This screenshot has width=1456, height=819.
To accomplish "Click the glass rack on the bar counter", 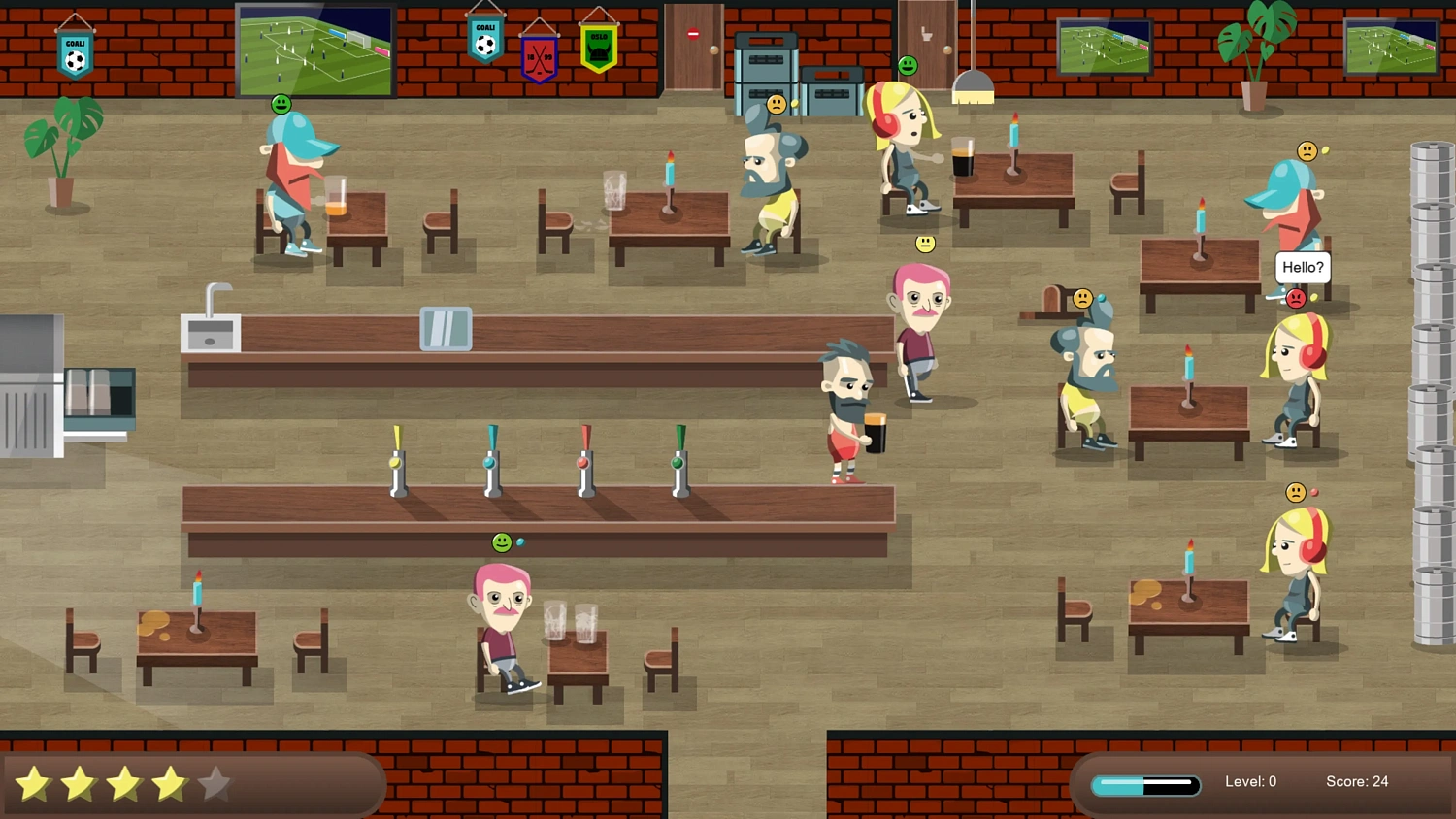I will [446, 330].
